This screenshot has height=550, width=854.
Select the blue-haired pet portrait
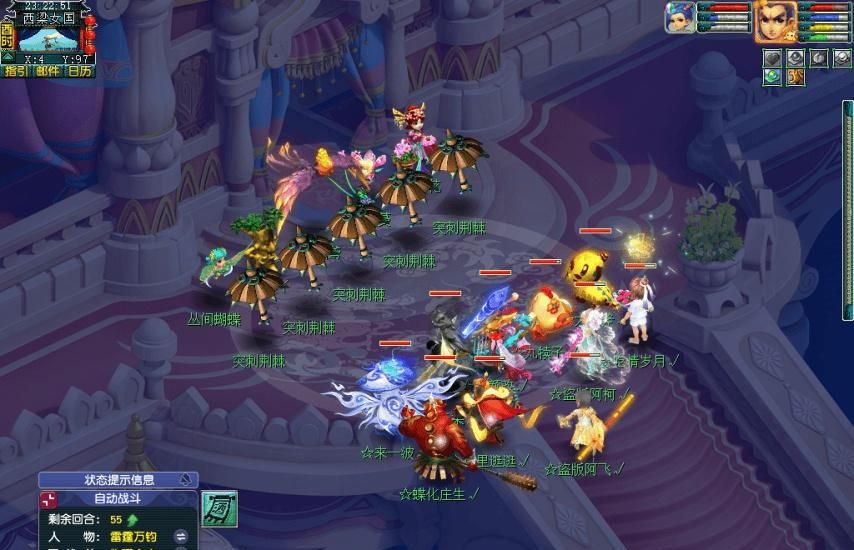click(680, 18)
